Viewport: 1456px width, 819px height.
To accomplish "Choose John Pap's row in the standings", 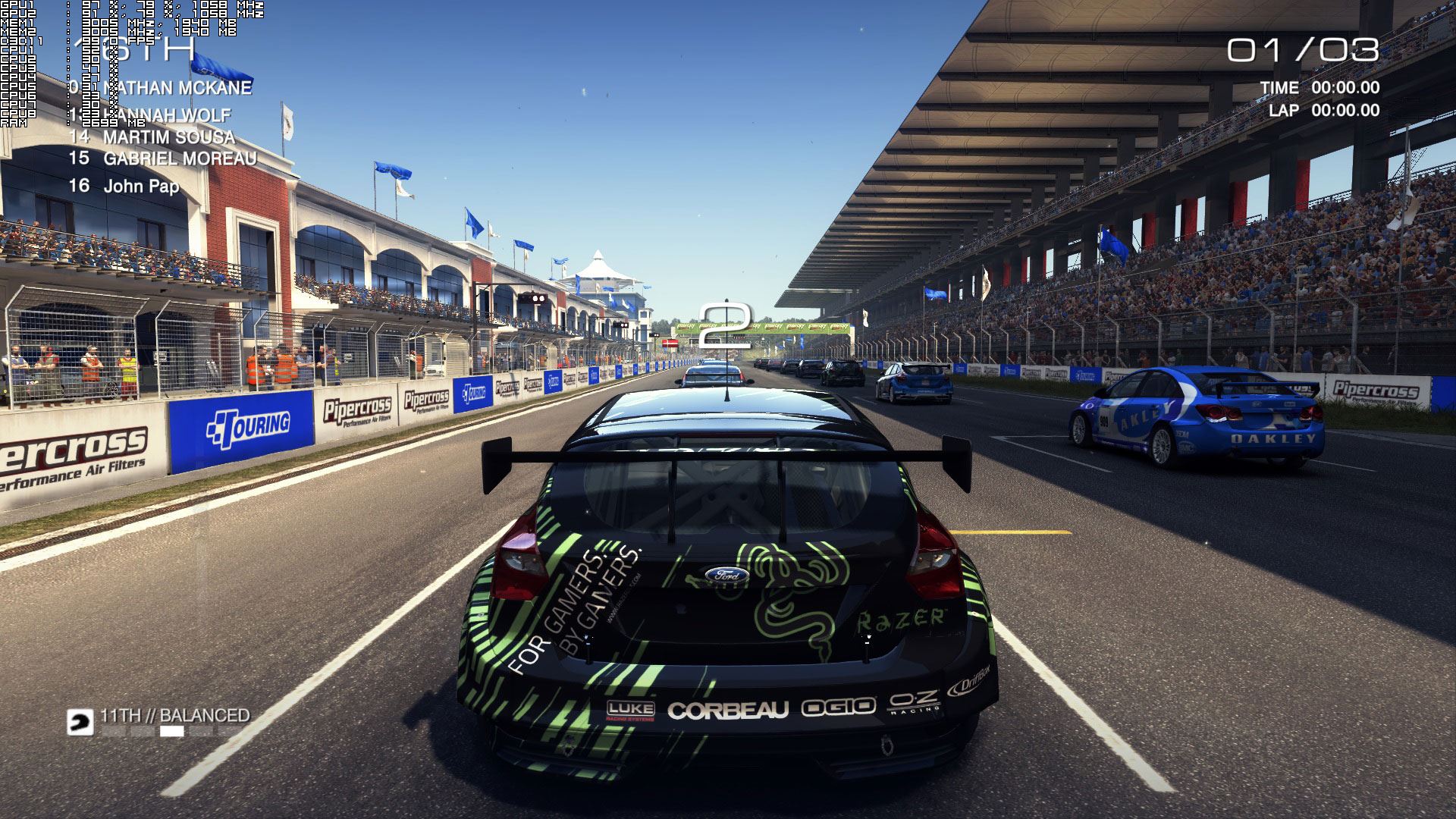I will coord(141,187).
